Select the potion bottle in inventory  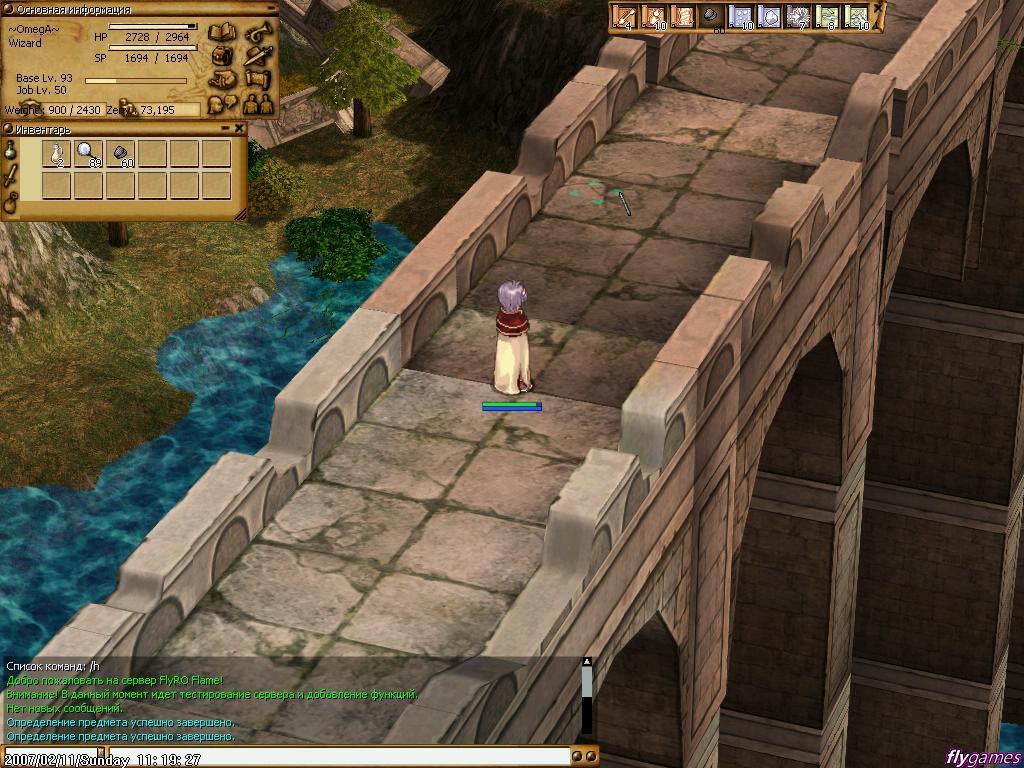pos(56,154)
